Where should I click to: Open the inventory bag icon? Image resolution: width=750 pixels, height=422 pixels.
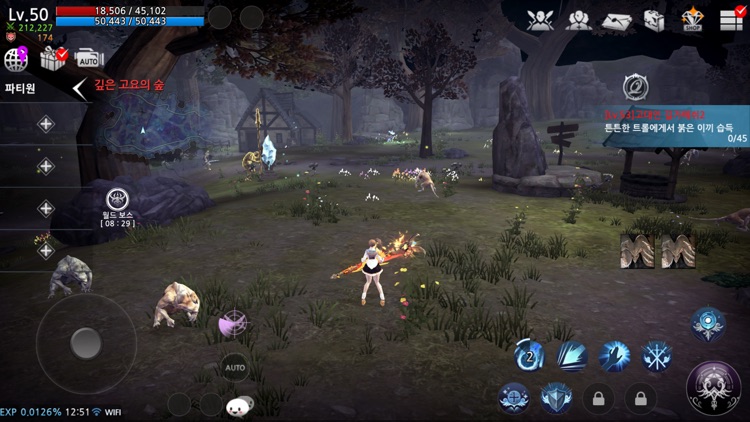pyautogui.click(x=654, y=19)
